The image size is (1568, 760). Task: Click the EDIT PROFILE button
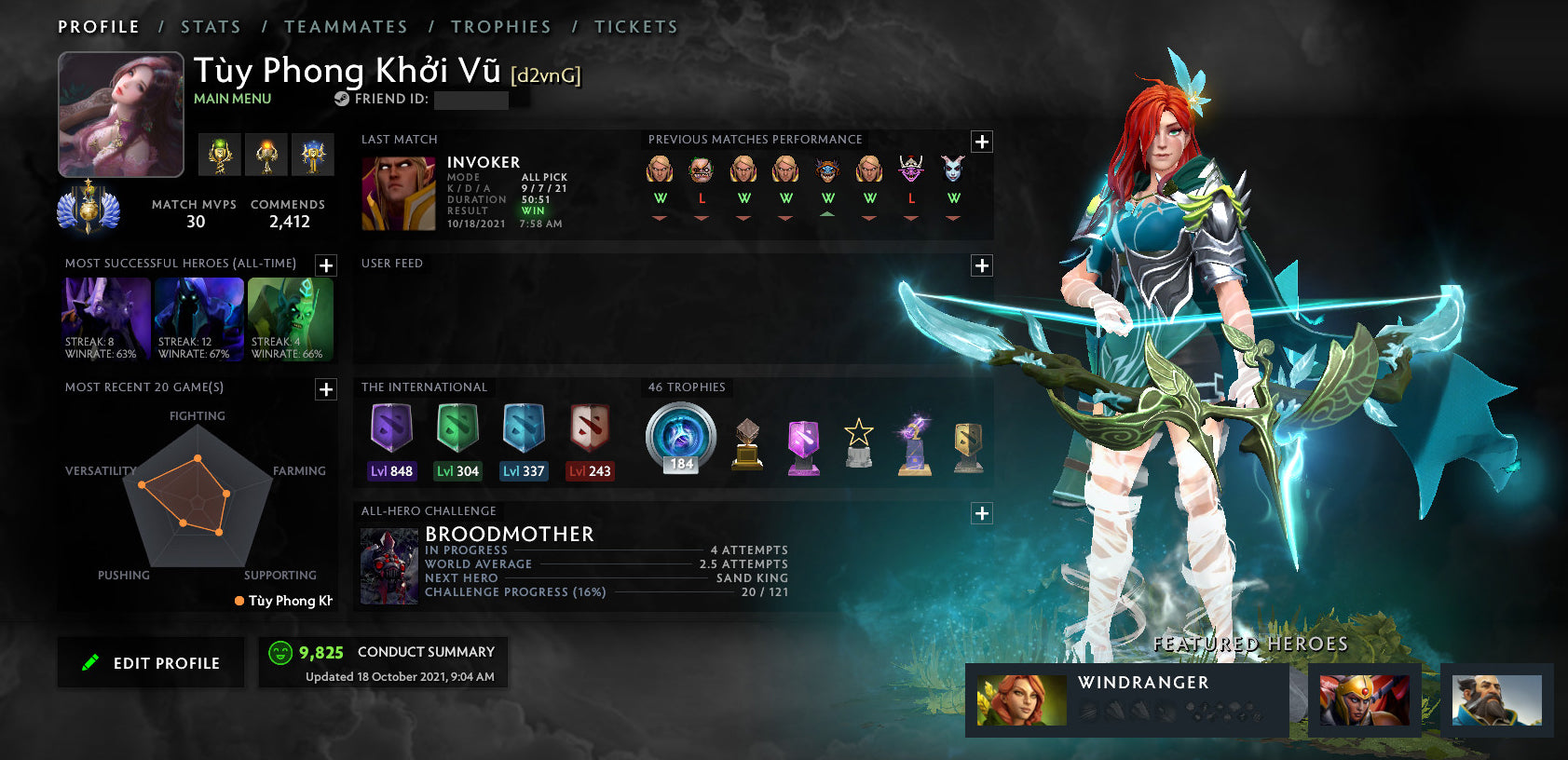click(x=150, y=662)
